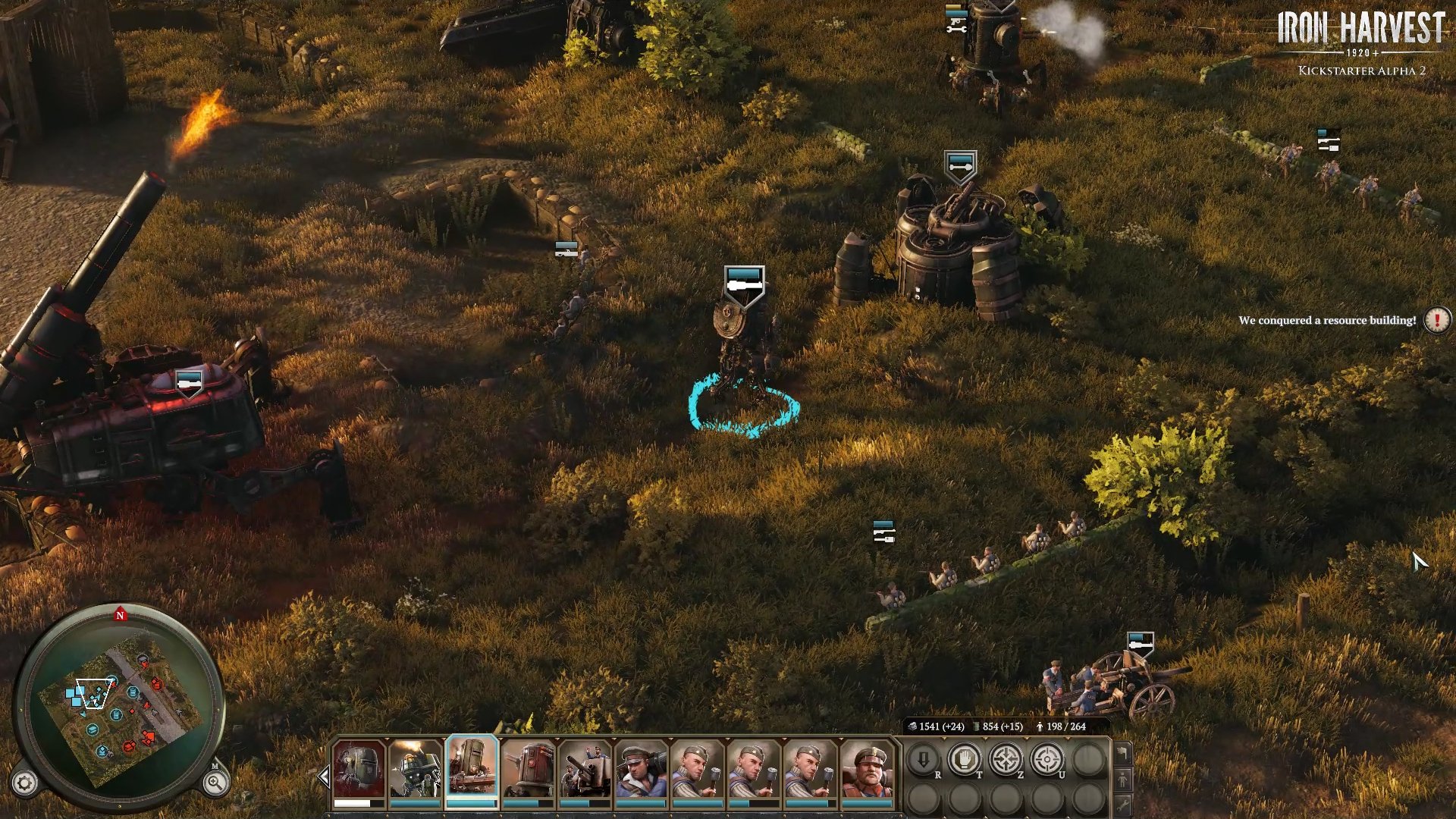Image resolution: width=1456 pixels, height=819 pixels.
Task: Click the infantry figure icon on command panel edge
Action: [x=1125, y=778]
